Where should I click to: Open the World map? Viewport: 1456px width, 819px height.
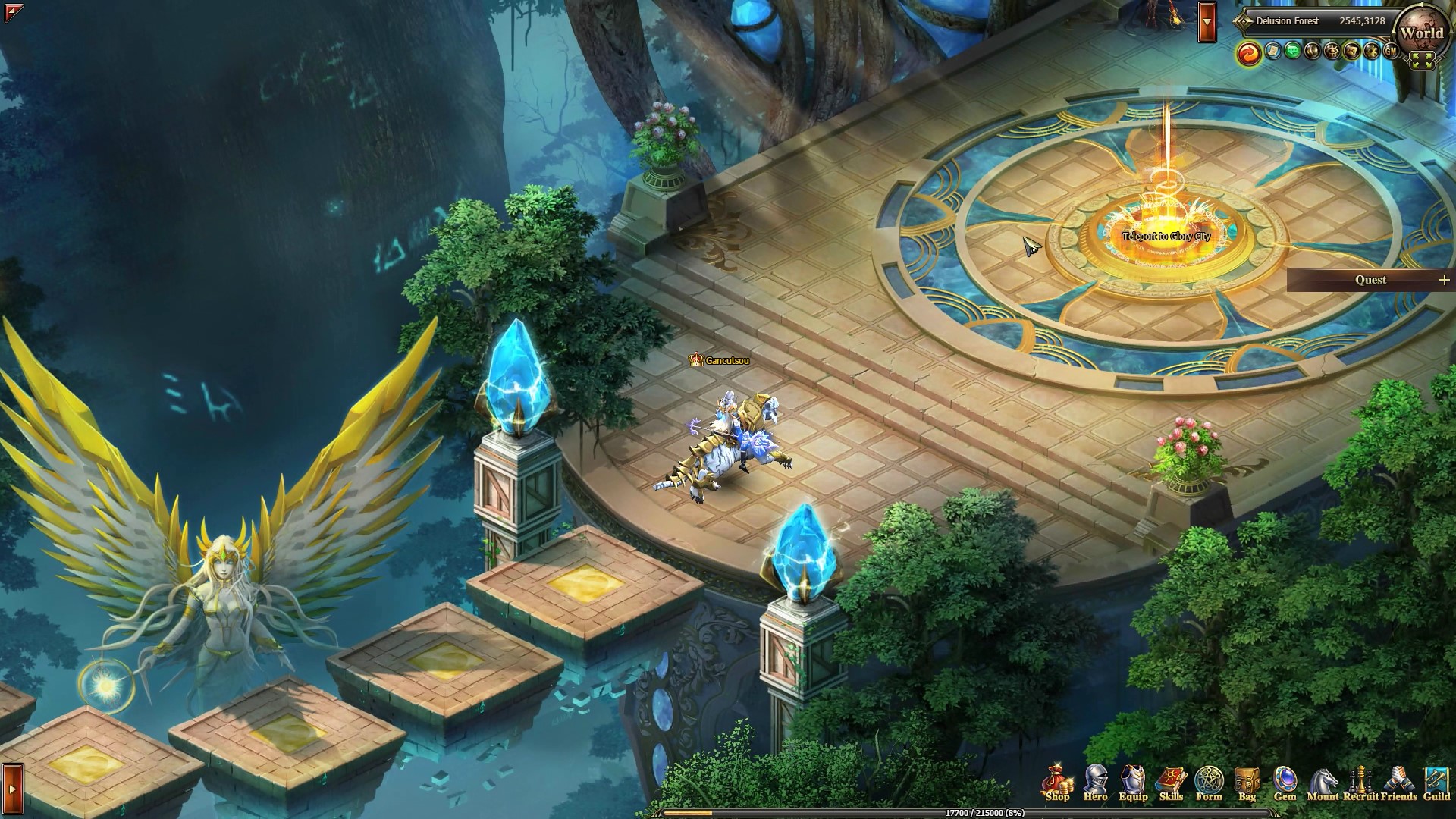1423,33
